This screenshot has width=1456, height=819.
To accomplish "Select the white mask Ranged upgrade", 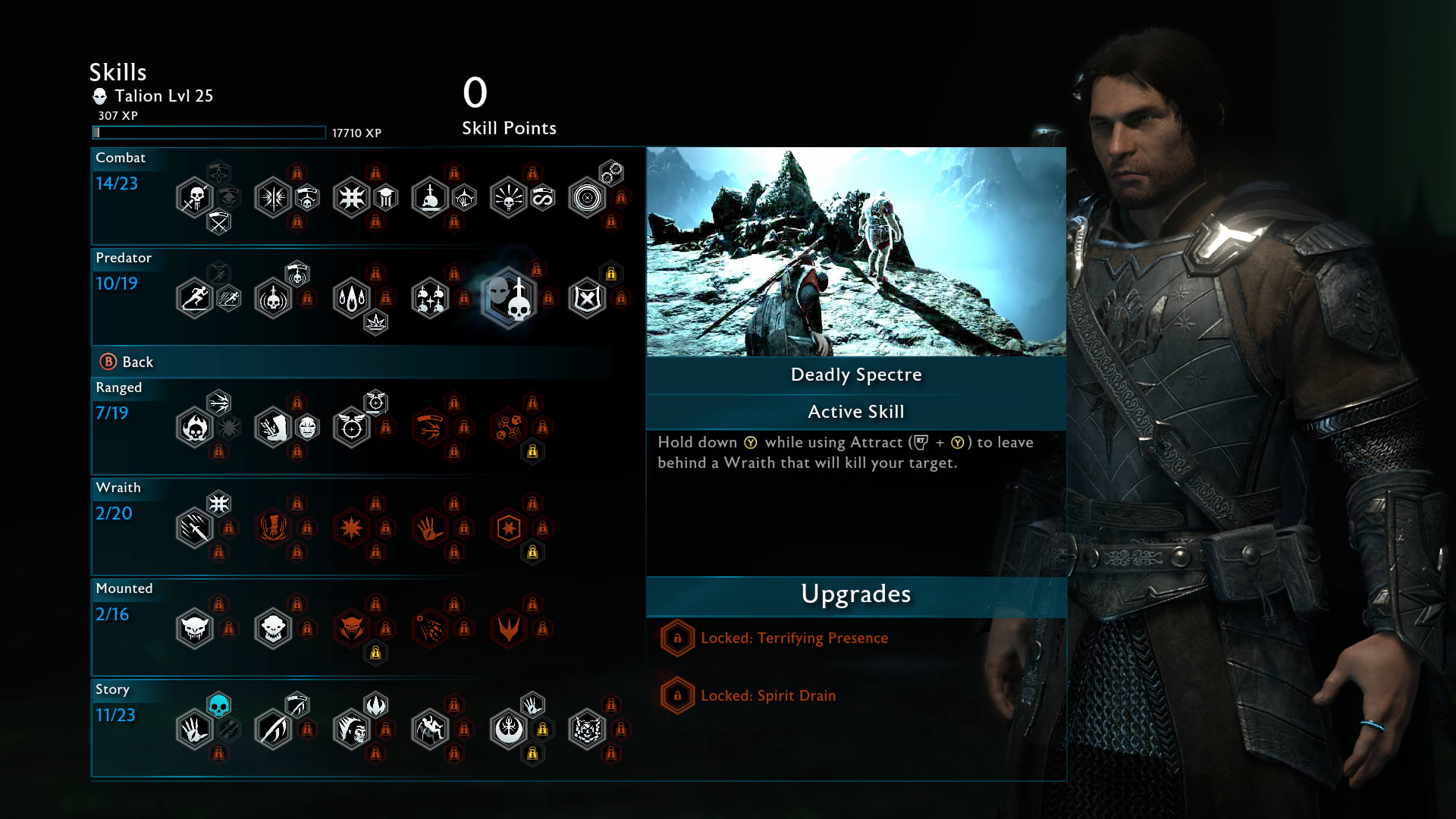I will 307,428.
